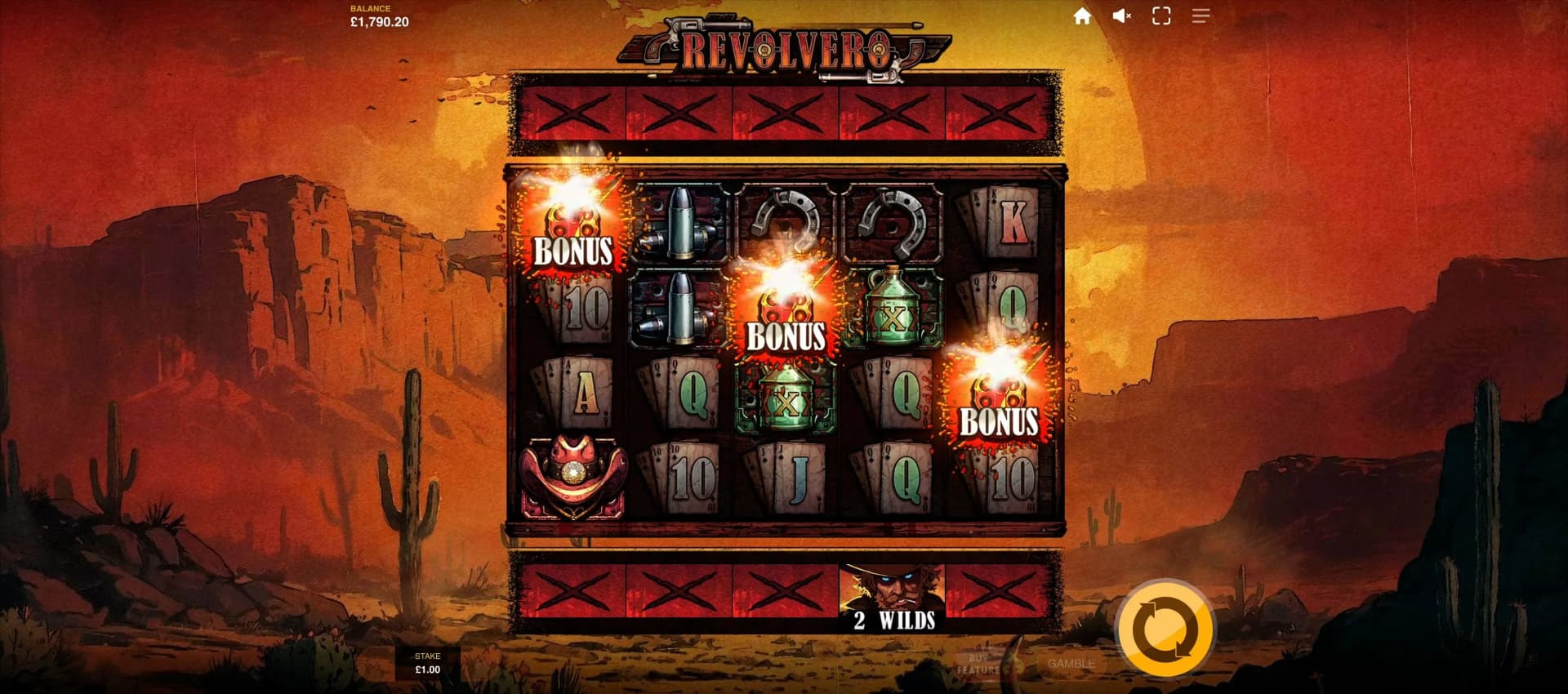The image size is (1568, 694).
Task: Open the home icon to exit the game
Action: coord(1082,16)
